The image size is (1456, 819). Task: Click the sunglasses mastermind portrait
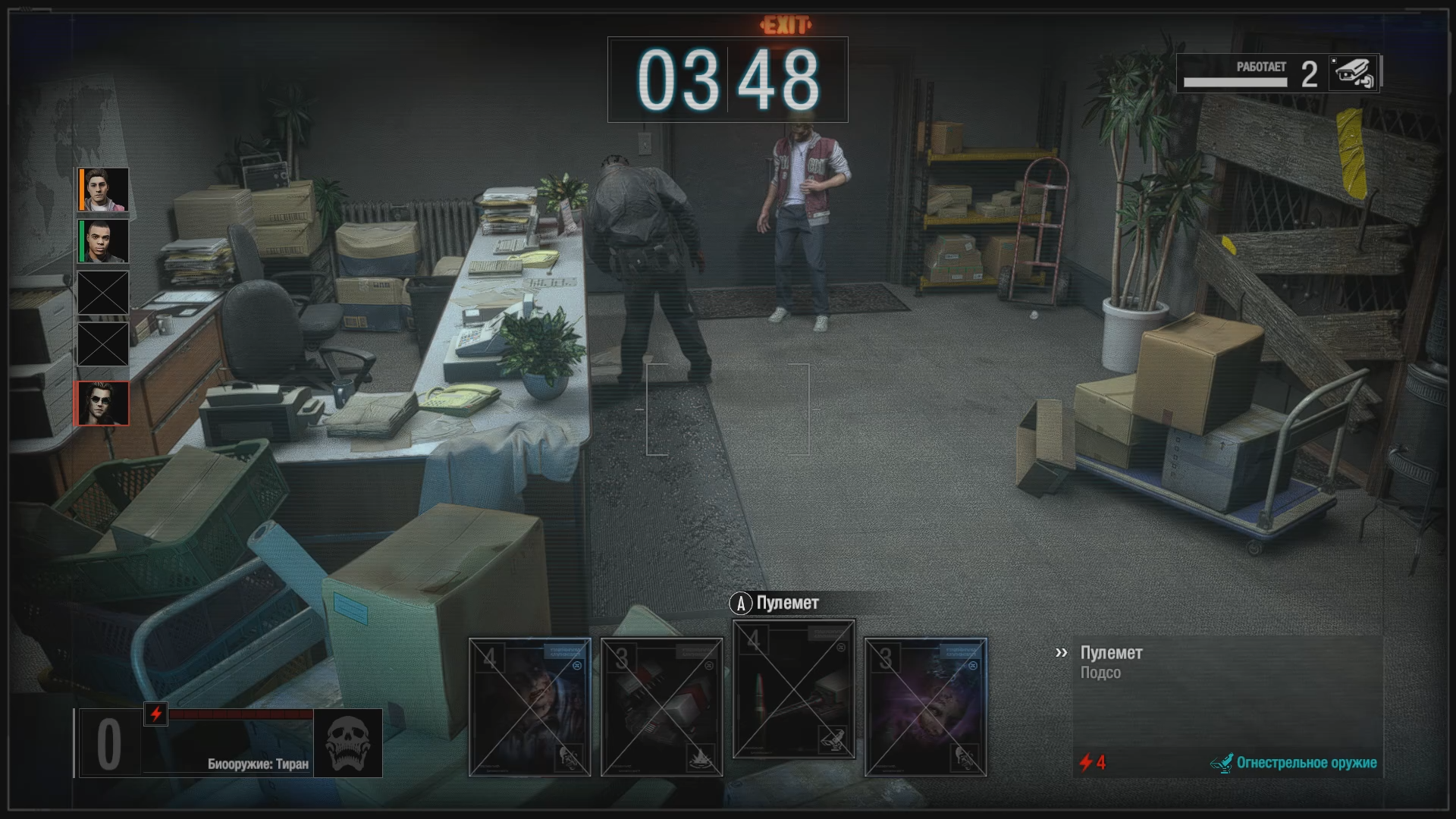tap(102, 403)
